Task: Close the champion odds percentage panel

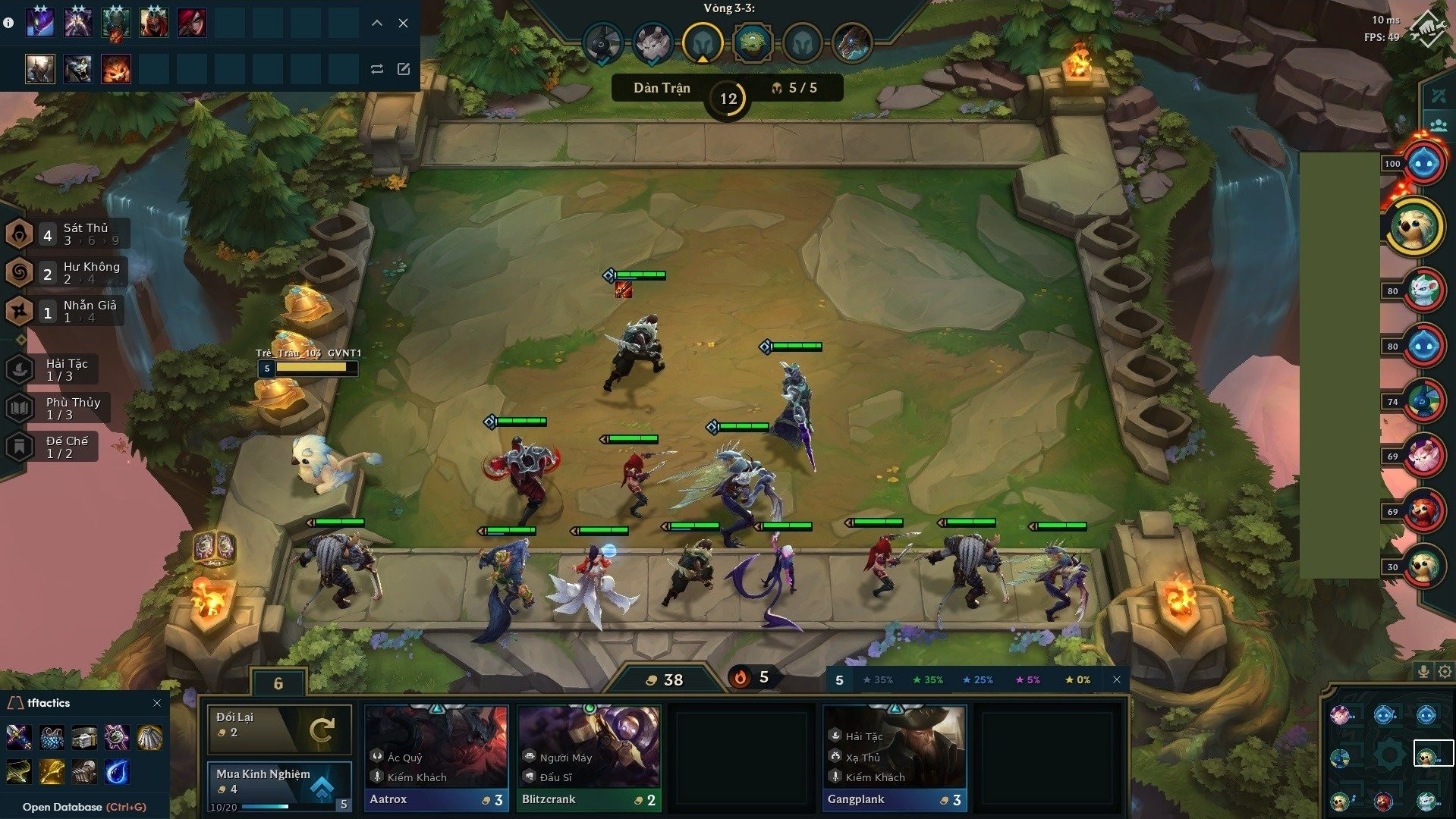Action: 1117,679
